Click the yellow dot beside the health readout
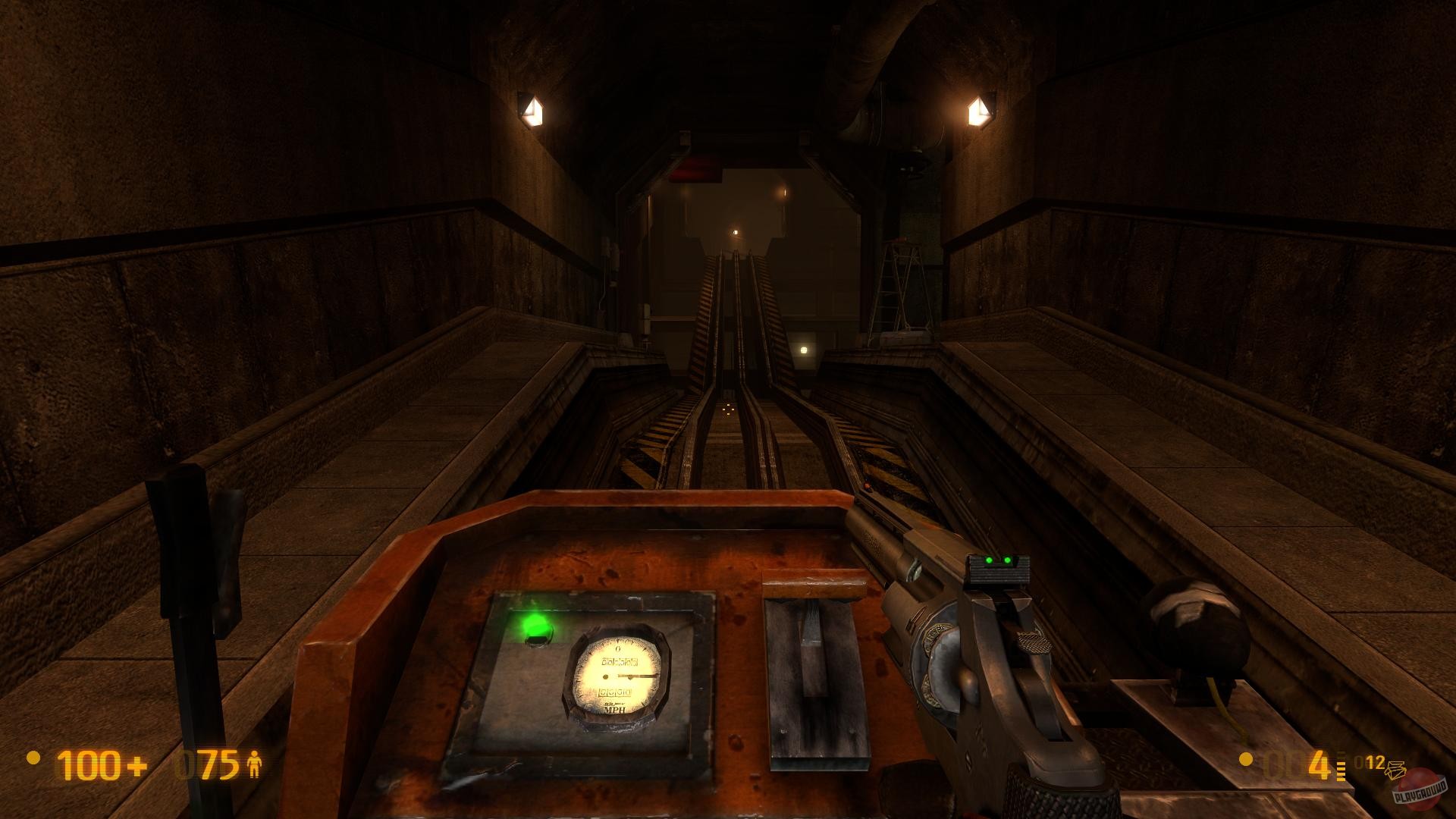1456x819 pixels. point(33,759)
